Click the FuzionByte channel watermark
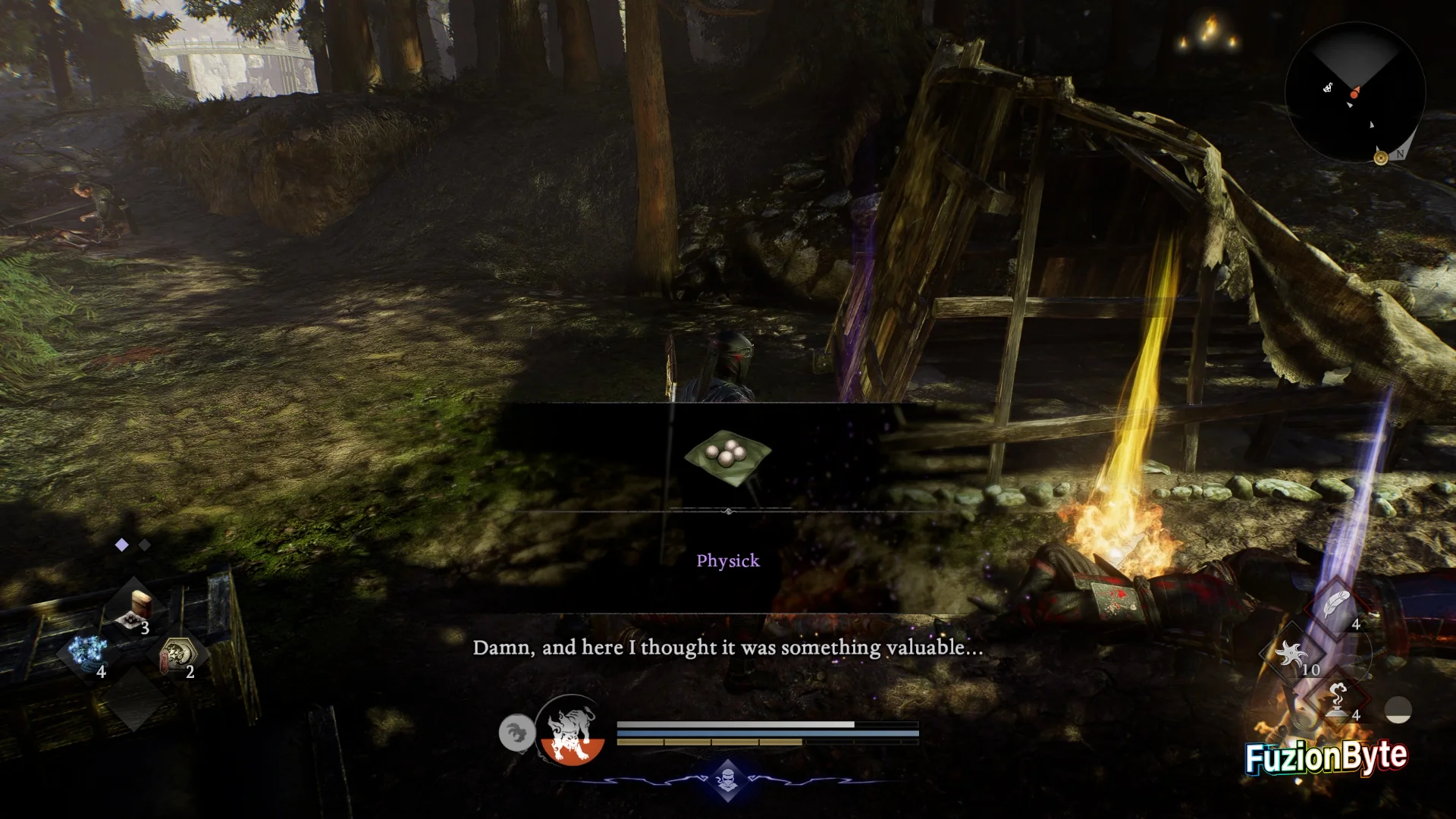Viewport: 1456px width, 819px height. (x=1326, y=757)
